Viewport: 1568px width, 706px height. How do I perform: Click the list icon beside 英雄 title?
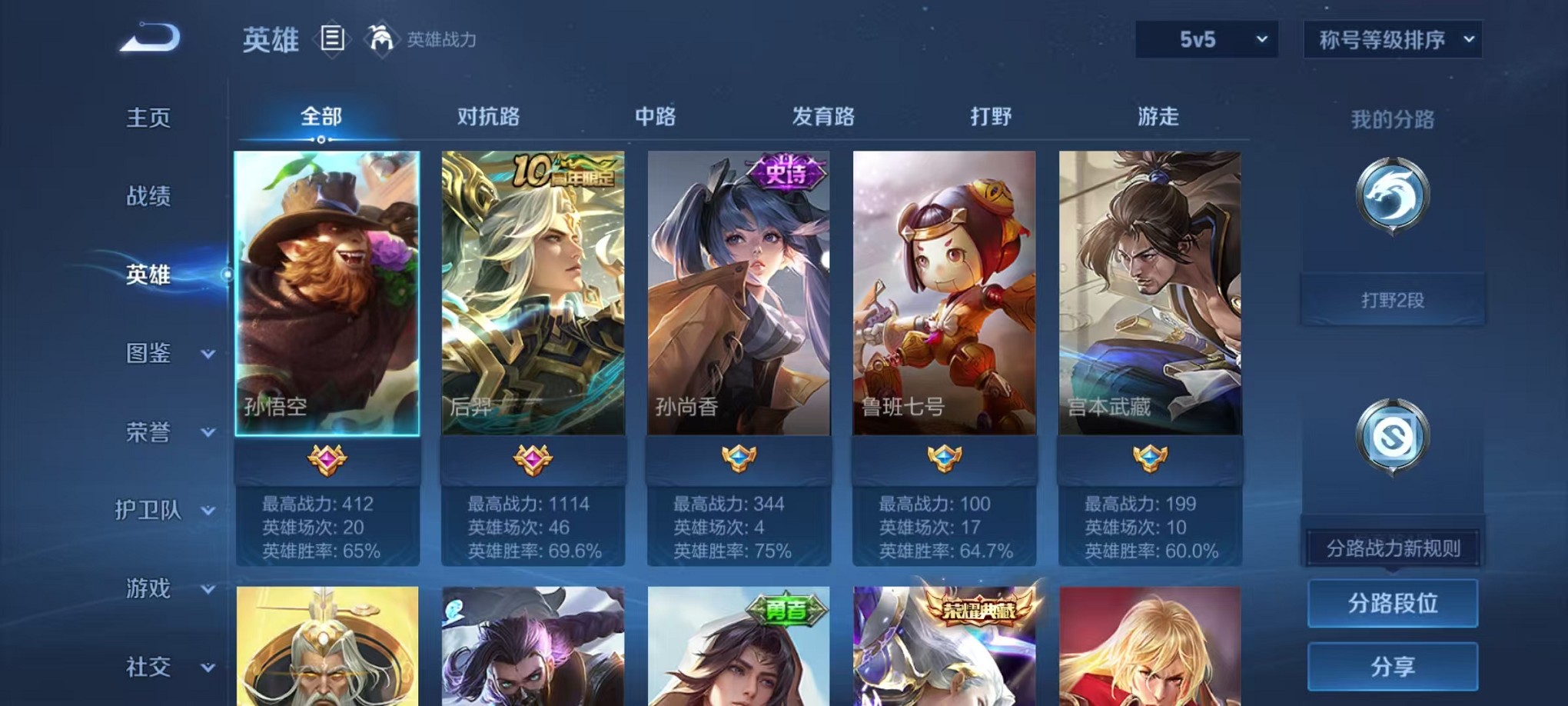(x=332, y=39)
